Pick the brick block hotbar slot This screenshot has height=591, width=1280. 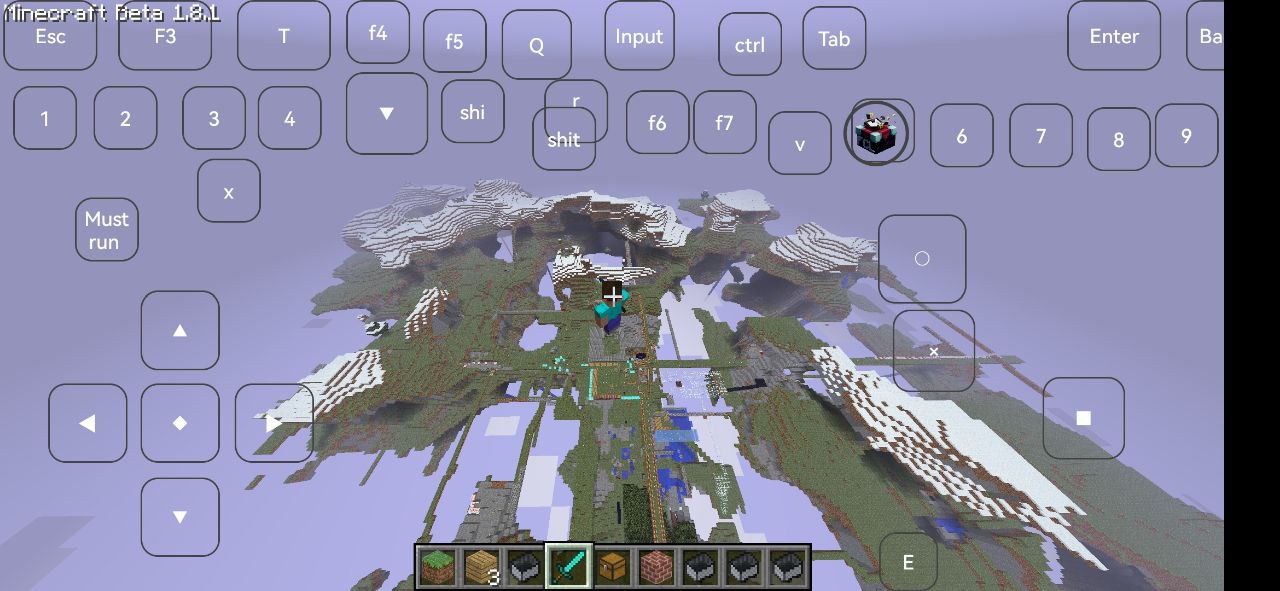coord(656,567)
